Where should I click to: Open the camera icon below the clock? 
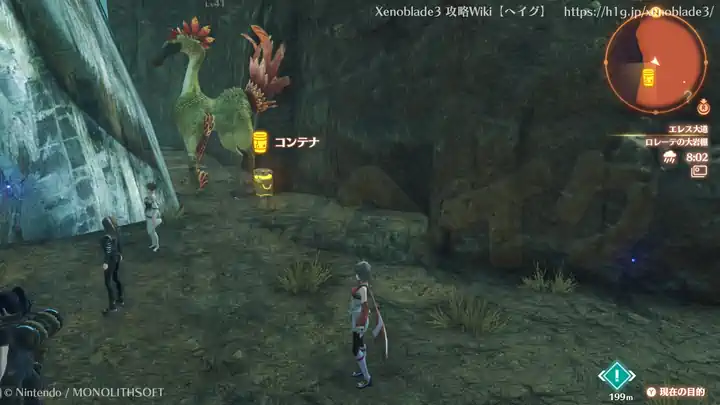[698, 171]
